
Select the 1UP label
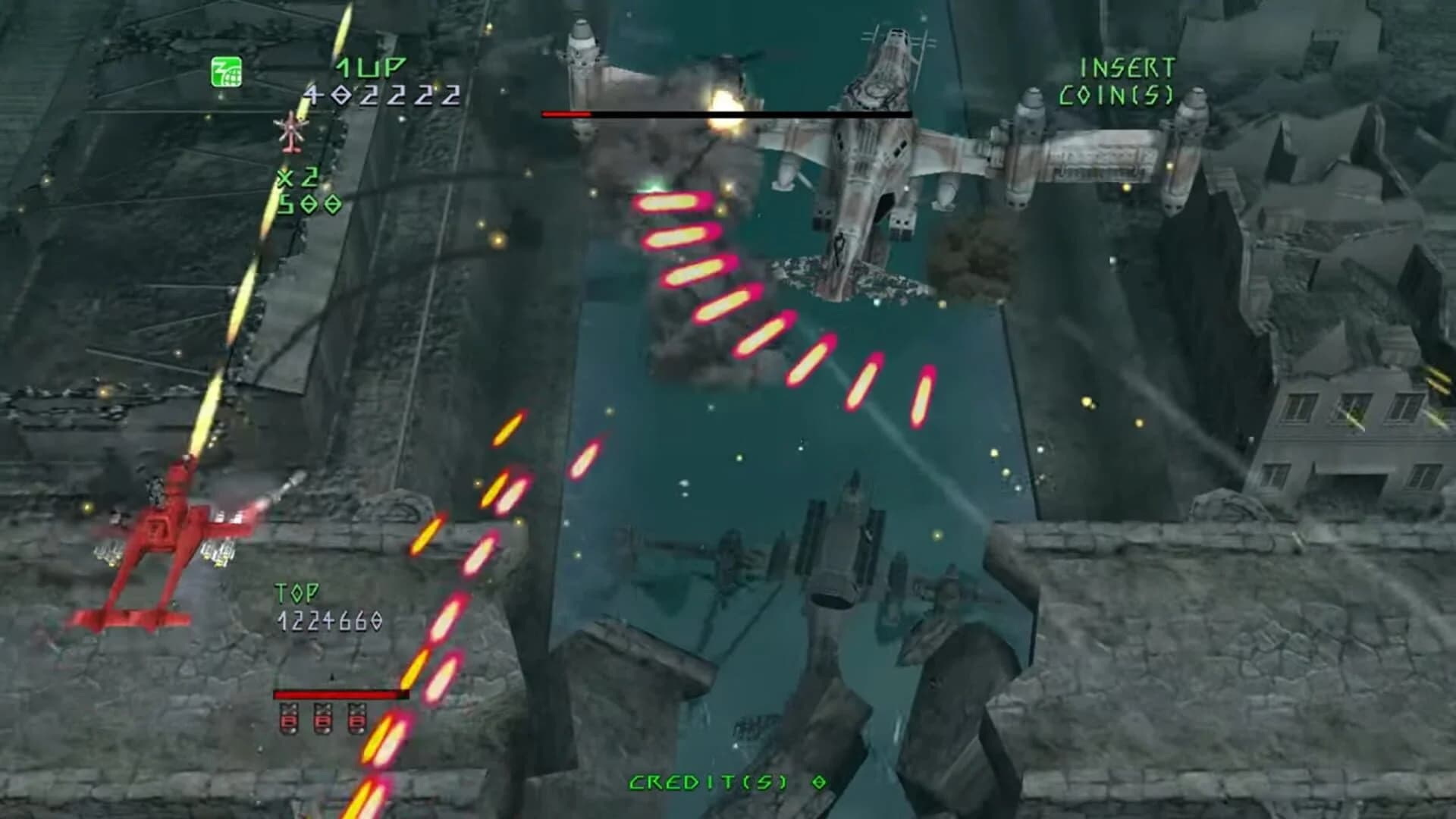pos(372,68)
